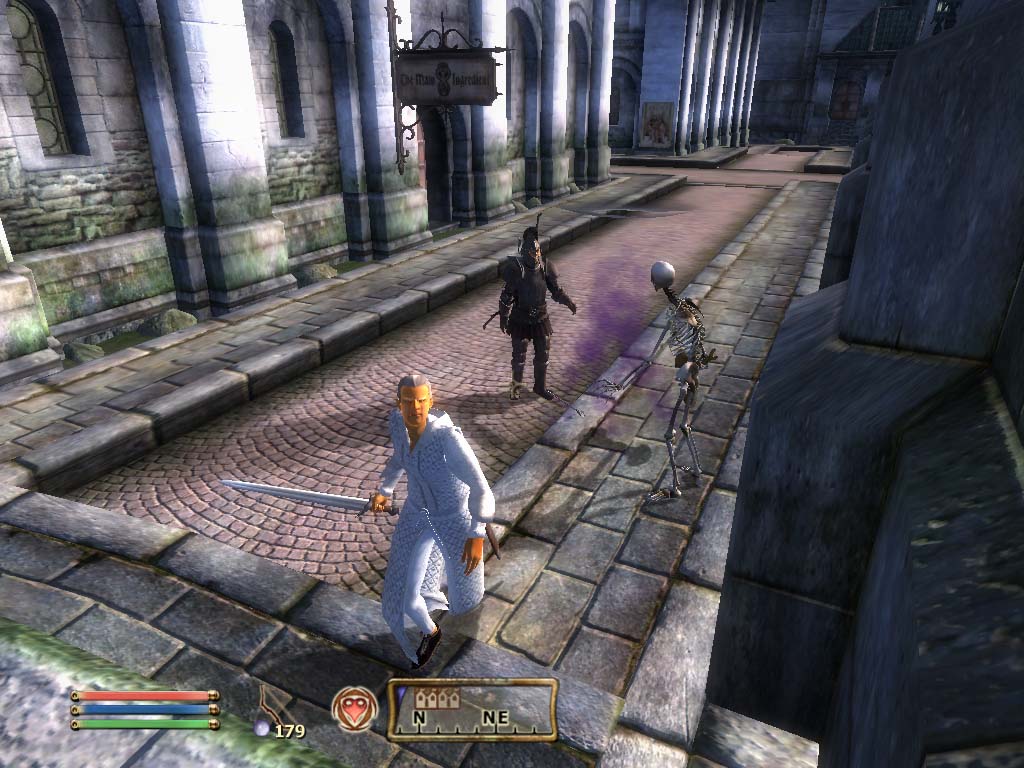This screenshot has height=768, width=1024.
Task: Click the compass bar showing N and NE
Action: pos(472,710)
